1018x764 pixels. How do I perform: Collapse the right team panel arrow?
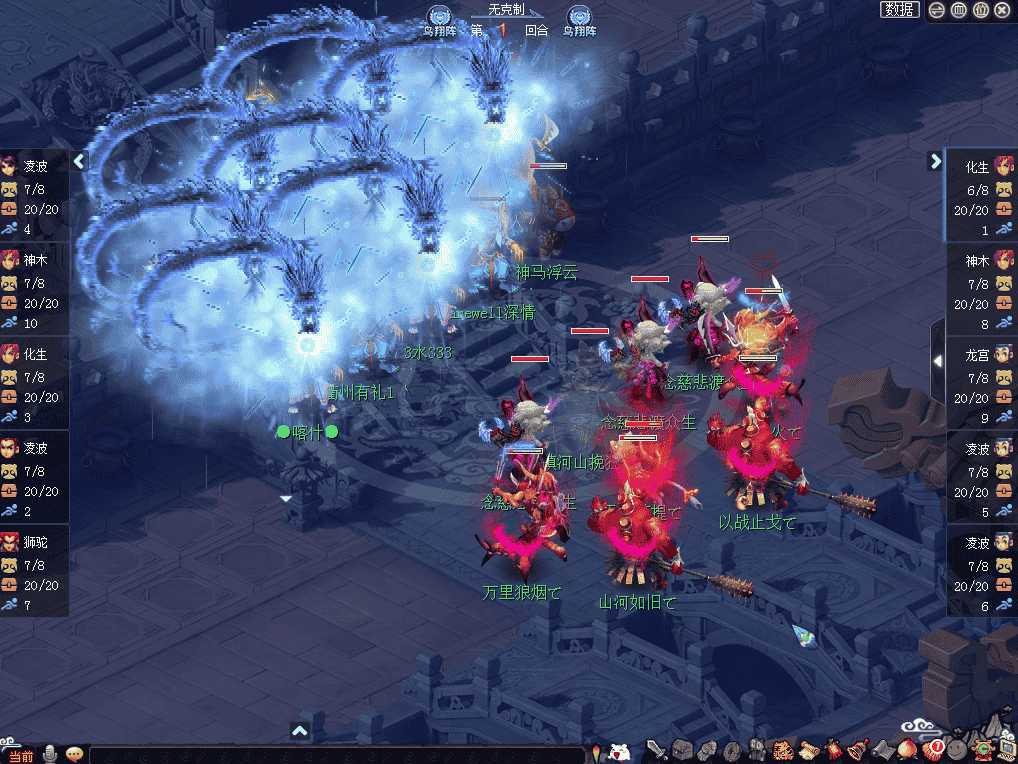pos(935,160)
